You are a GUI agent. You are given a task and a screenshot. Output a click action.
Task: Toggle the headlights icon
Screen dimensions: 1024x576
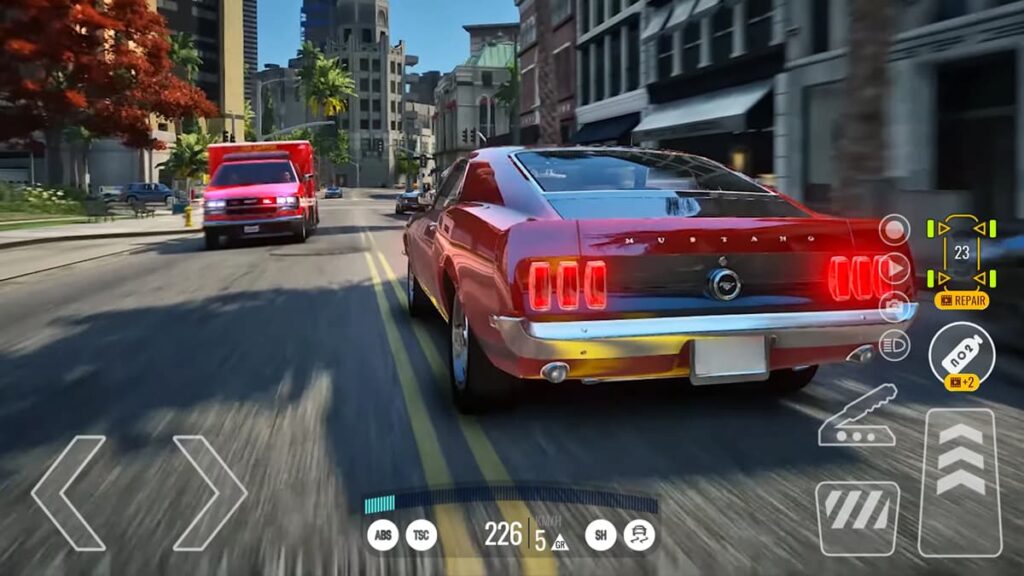(894, 345)
